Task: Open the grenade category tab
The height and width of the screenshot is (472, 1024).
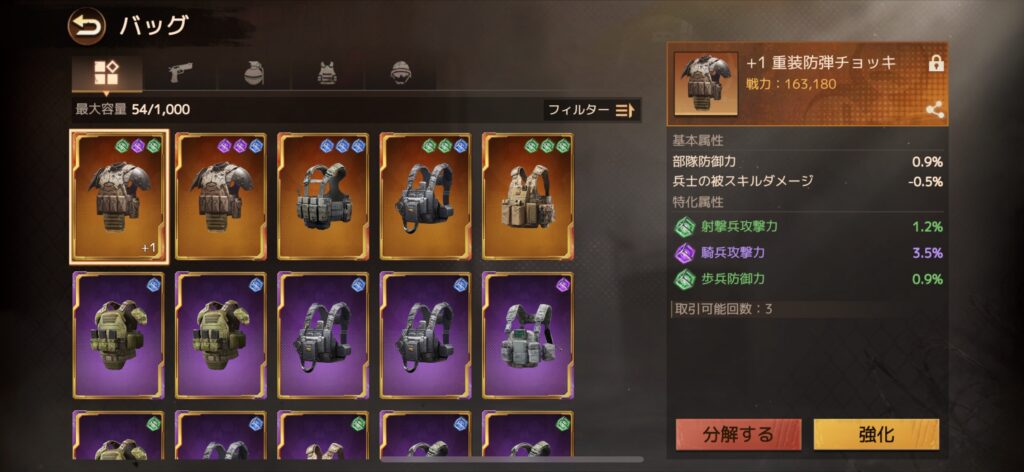Action: 254,73
